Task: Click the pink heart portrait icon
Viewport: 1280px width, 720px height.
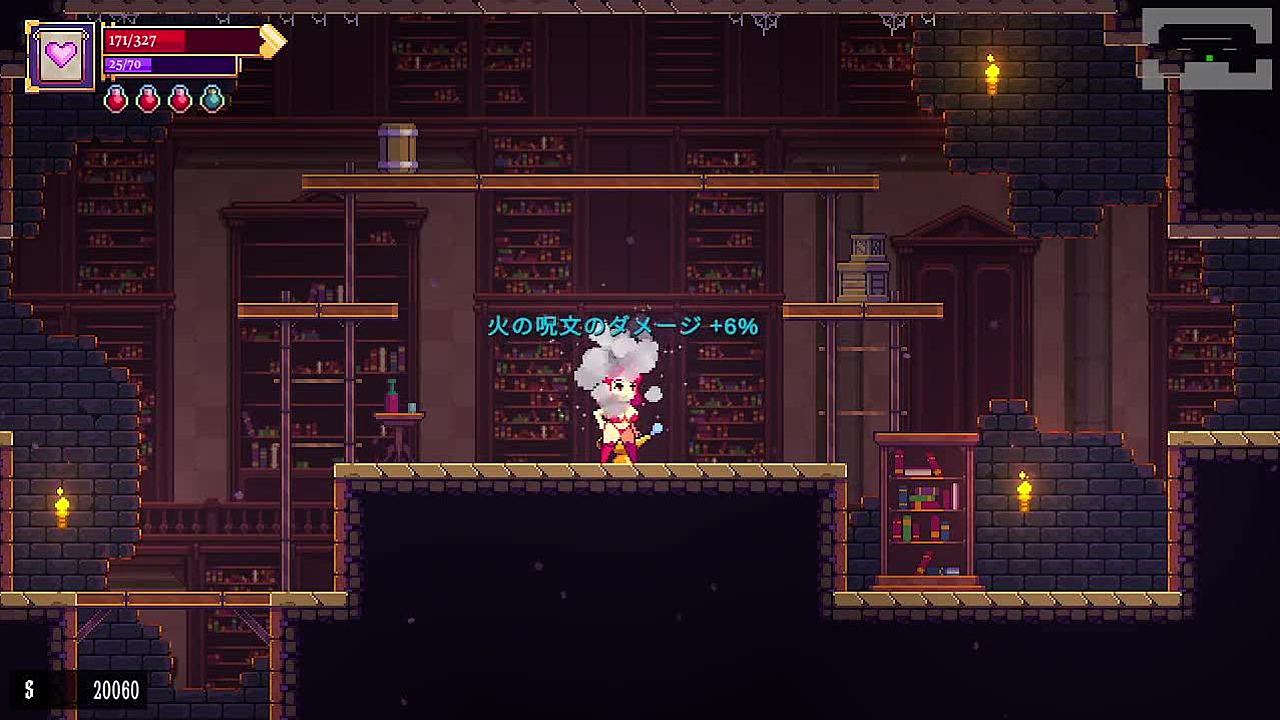Action: point(61,56)
